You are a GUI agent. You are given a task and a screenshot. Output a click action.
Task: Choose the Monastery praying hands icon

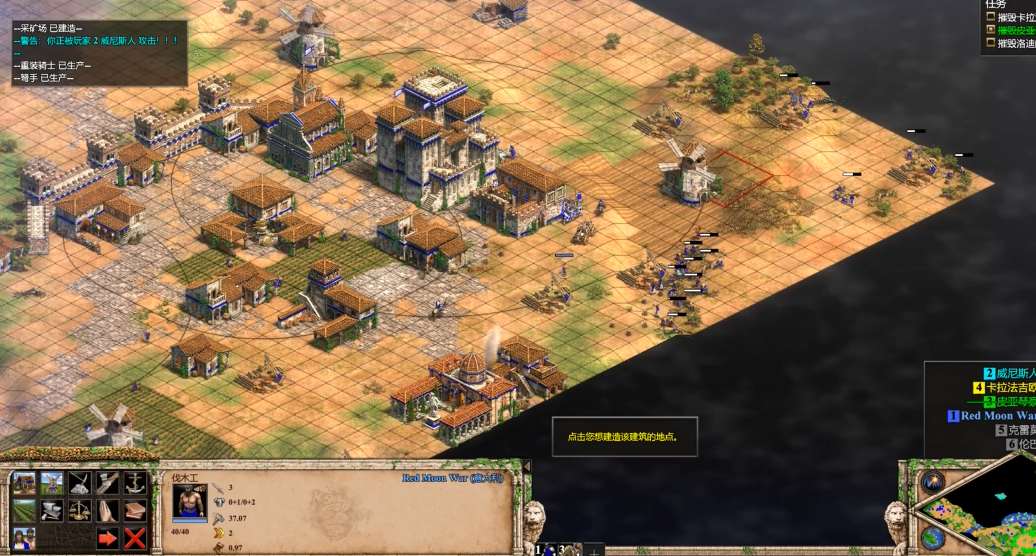tap(107, 511)
